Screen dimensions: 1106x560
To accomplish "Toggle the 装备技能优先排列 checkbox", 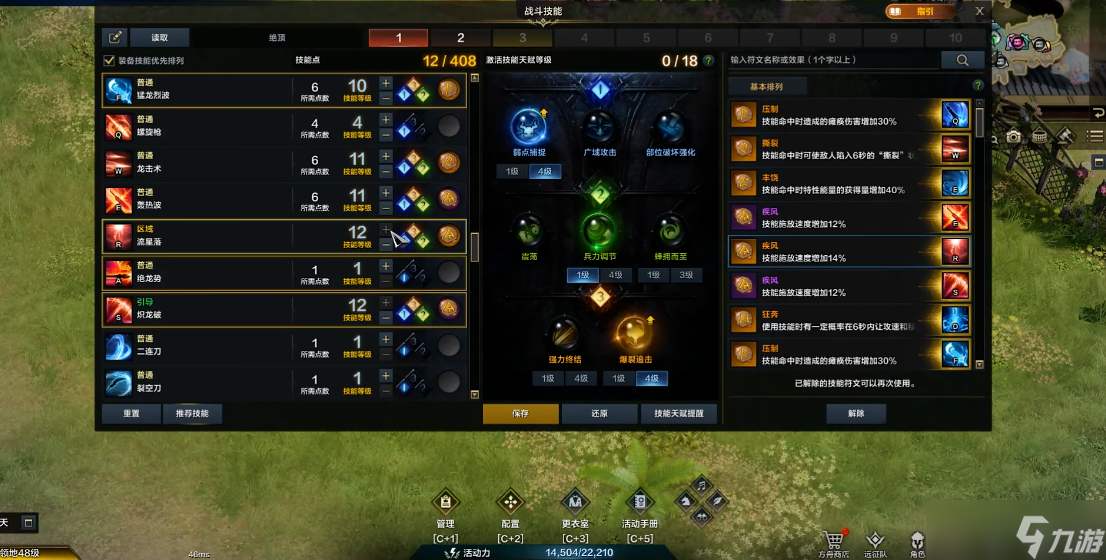I will [x=110, y=60].
